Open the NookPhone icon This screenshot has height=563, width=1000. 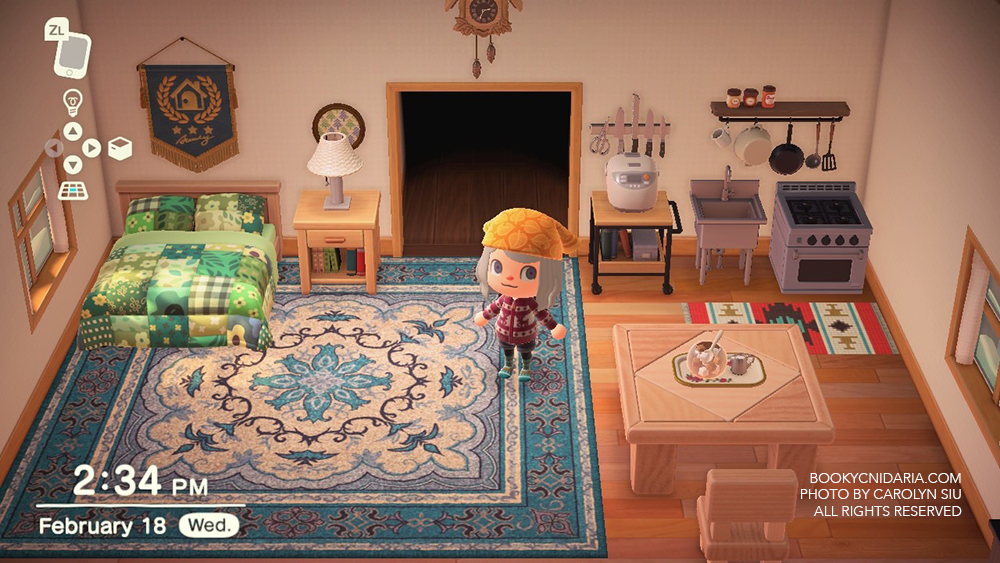point(72,53)
